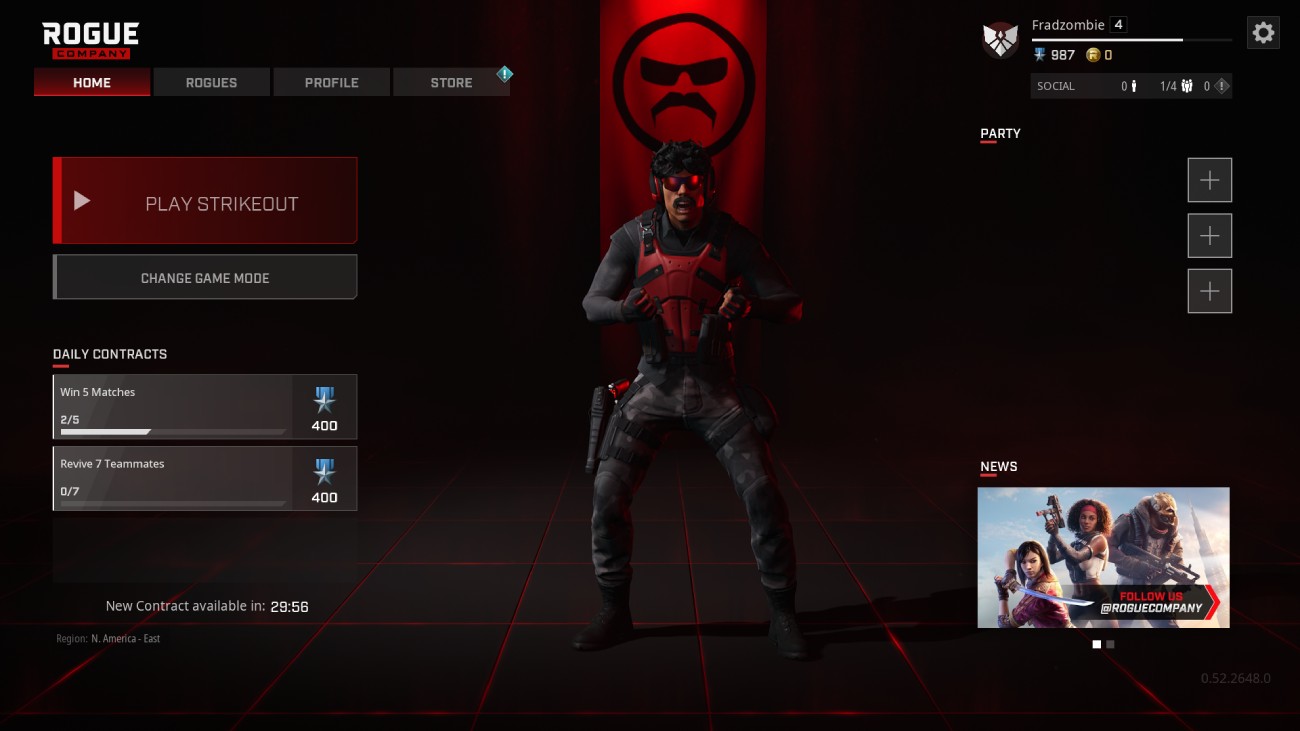Invite a player to the first party slot
This screenshot has width=1300, height=731.
point(1209,180)
